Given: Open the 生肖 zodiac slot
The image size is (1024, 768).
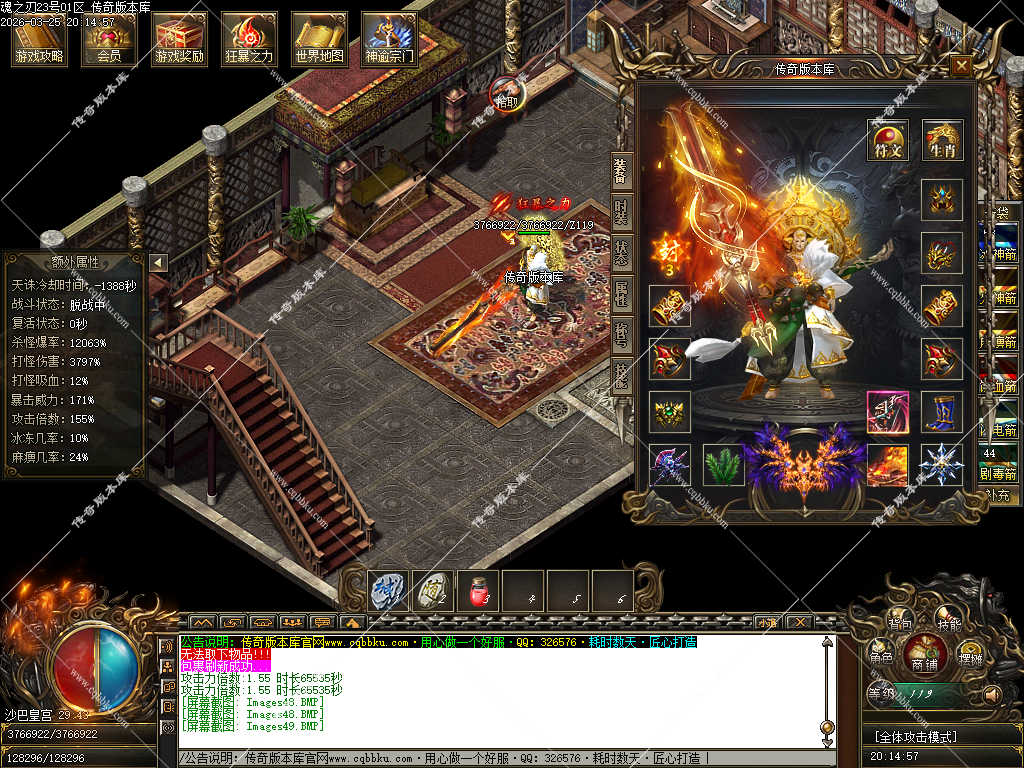Looking at the screenshot, I should point(942,141).
